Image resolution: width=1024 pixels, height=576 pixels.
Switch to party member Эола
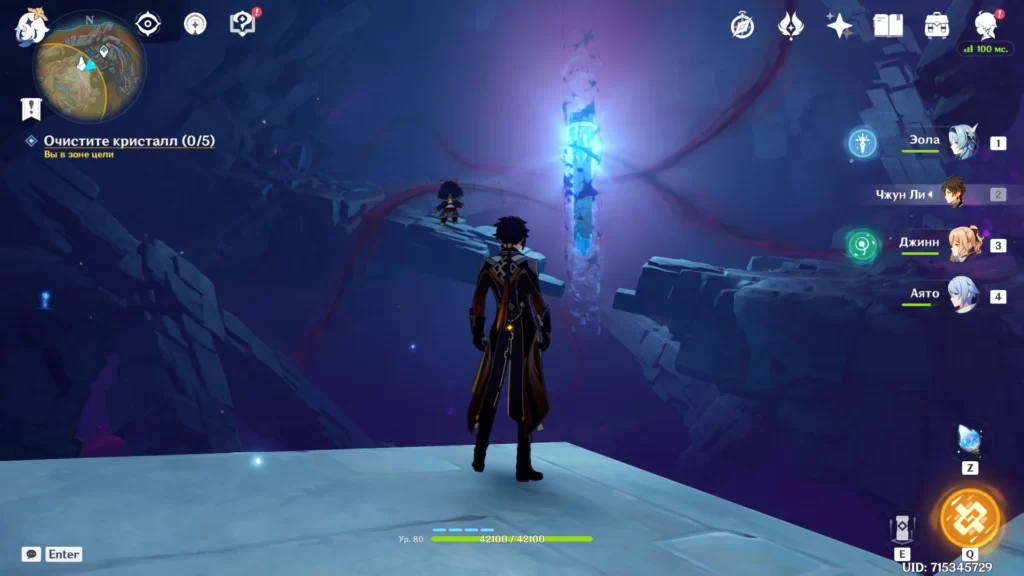point(962,143)
